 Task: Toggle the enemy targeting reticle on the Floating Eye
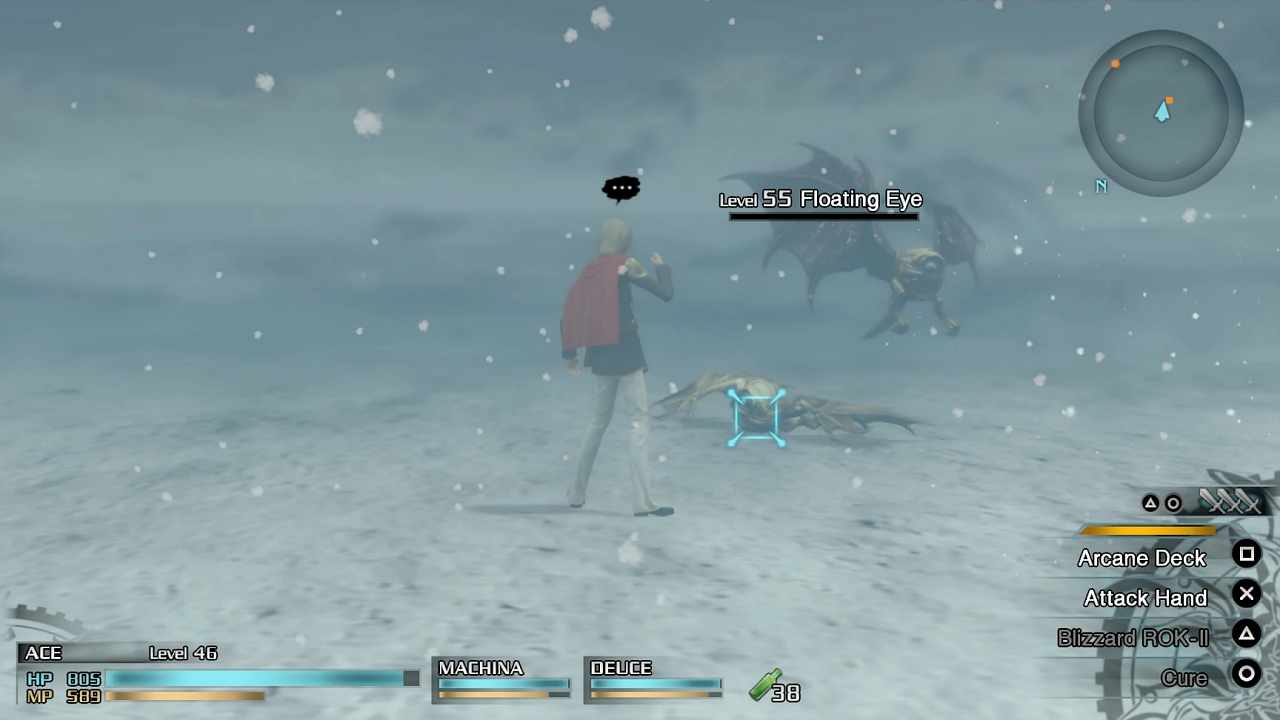[757, 417]
